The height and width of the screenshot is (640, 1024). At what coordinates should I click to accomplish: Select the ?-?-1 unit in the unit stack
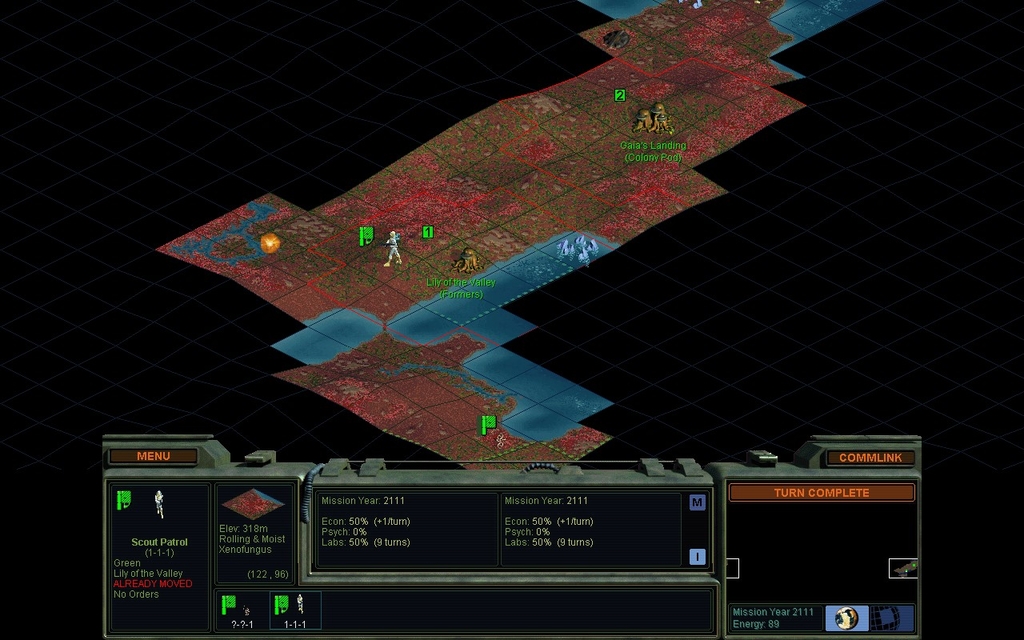click(x=241, y=609)
